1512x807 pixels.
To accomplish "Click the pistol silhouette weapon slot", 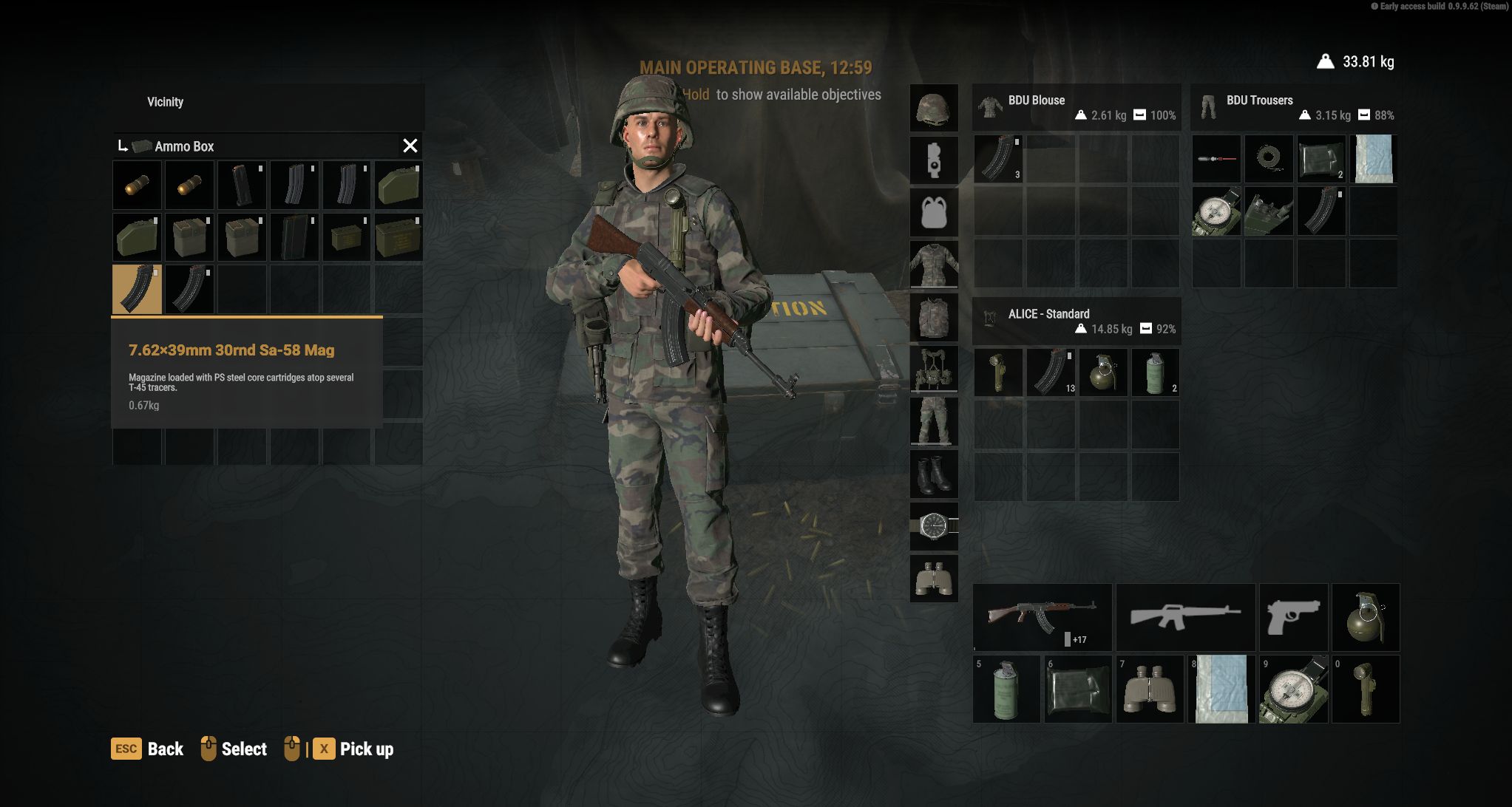I will coord(1293,617).
